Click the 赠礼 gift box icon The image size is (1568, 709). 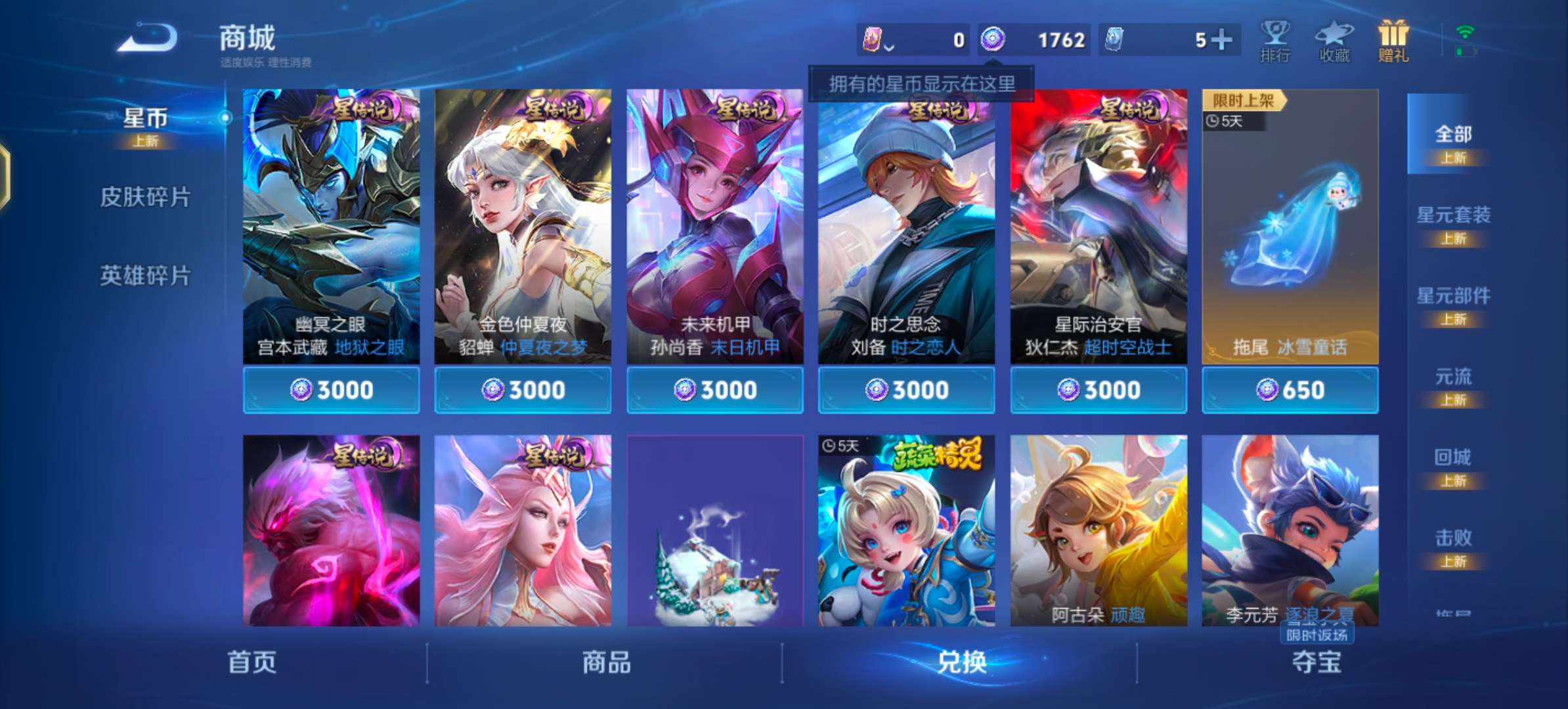tap(1394, 39)
